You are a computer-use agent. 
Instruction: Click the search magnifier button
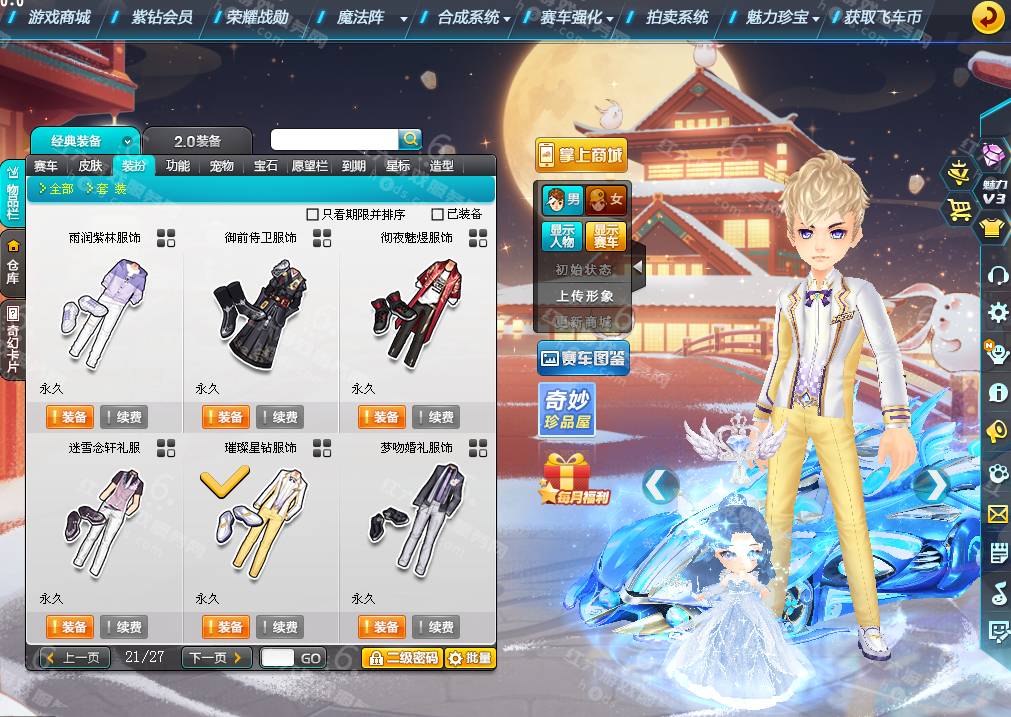pos(410,139)
